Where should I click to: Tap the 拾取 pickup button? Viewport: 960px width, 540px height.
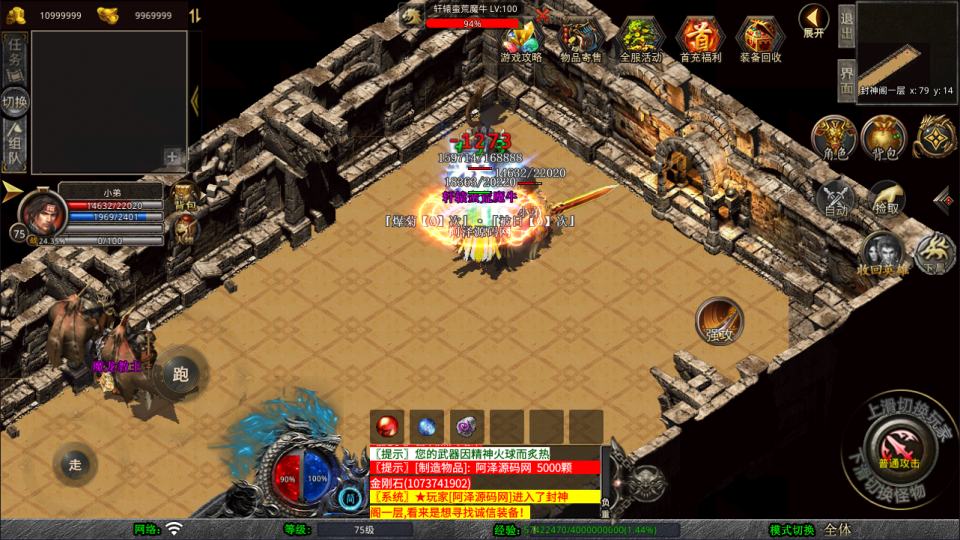pyautogui.click(x=886, y=196)
